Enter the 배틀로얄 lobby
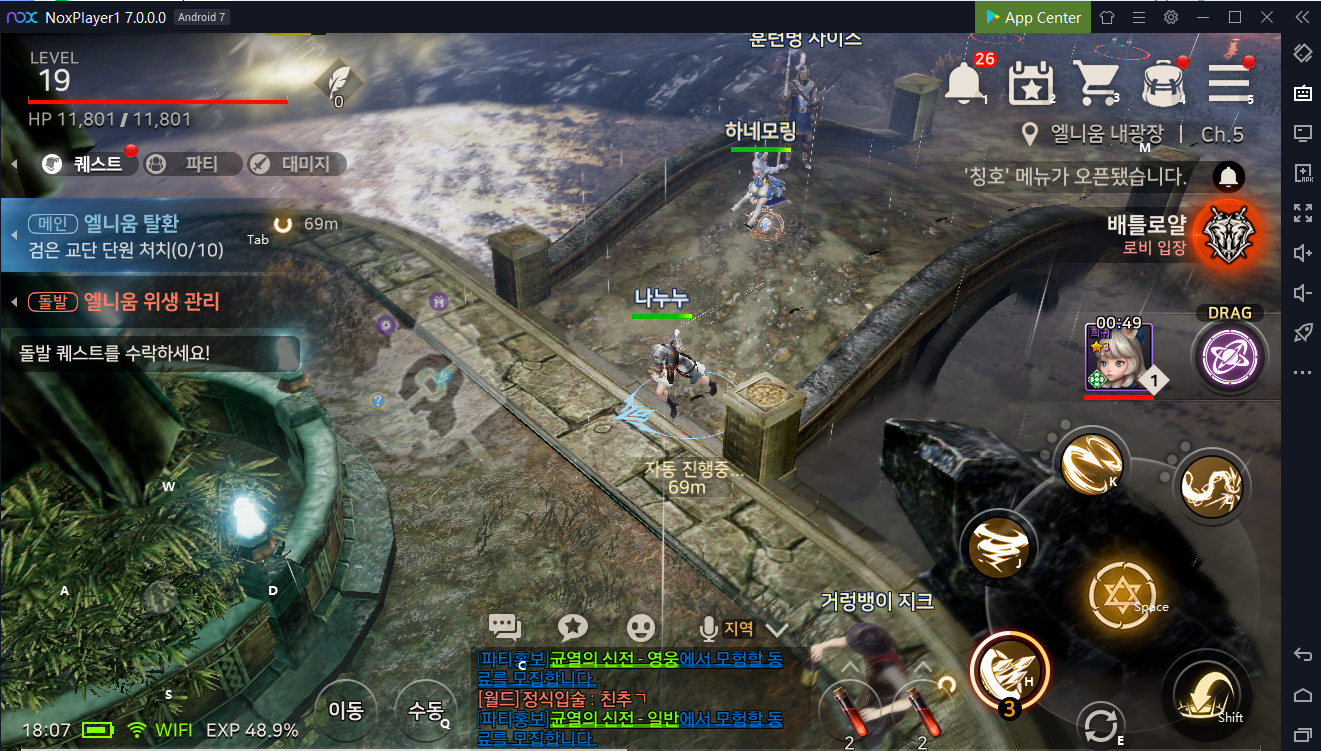The height and width of the screenshot is (751, 1321). point(1228,234)
